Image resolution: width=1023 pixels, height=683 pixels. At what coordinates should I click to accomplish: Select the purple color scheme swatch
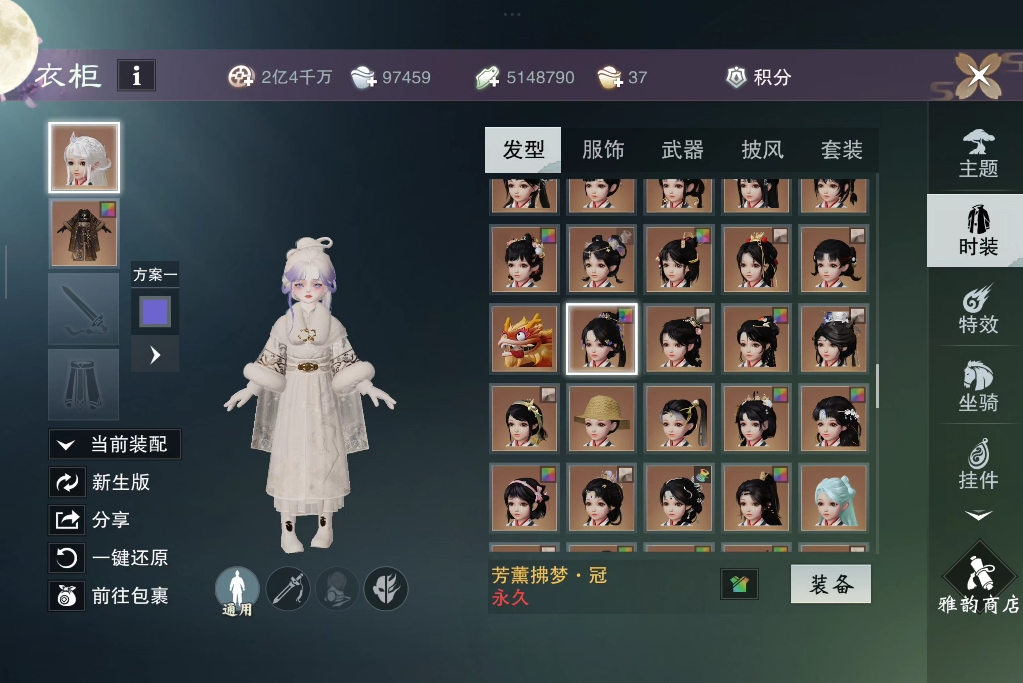click(x=155, y=311)
